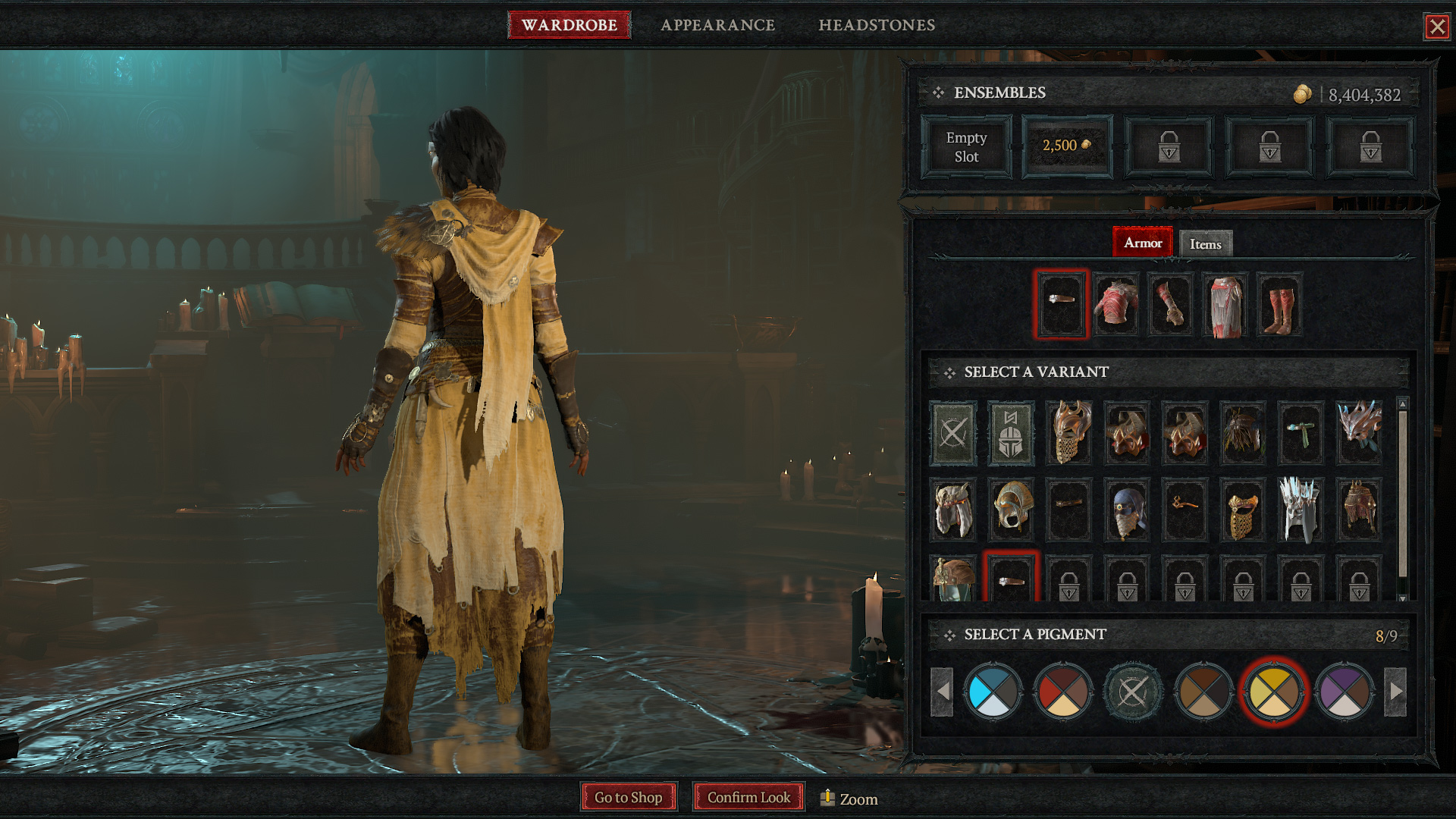Screen dimensions: 1456x819
Task: Select the gloves armor slot
Action: tap(1170, 304)
